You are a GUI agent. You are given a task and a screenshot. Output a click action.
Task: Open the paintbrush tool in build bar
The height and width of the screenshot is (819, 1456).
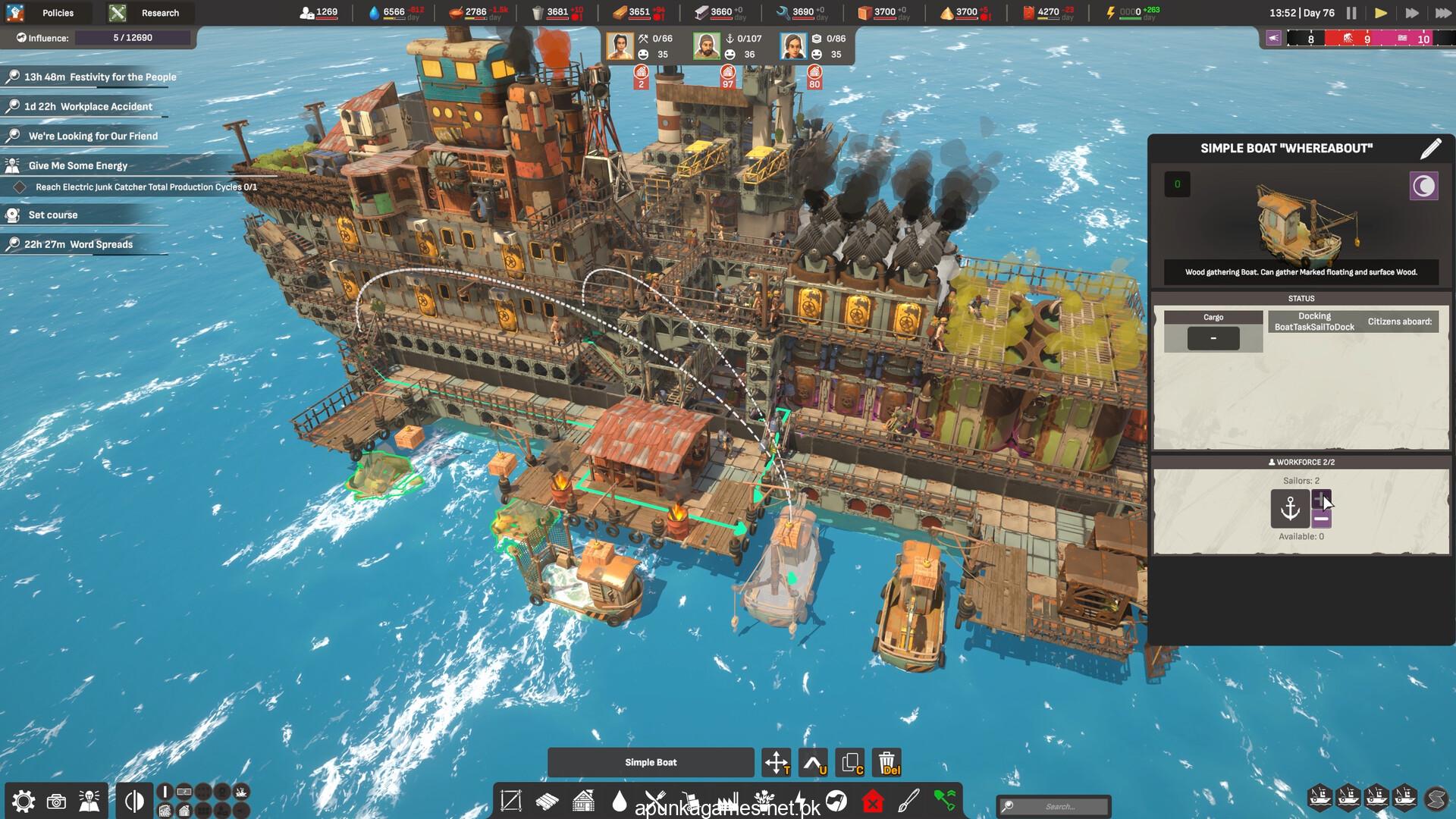(x=908, y=801)
